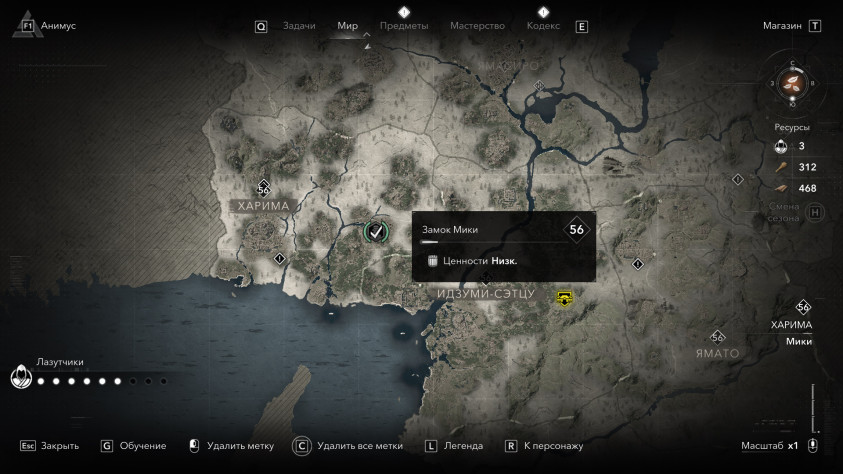Open the Анимус menu
843x474 pixels.
[58, 26]
